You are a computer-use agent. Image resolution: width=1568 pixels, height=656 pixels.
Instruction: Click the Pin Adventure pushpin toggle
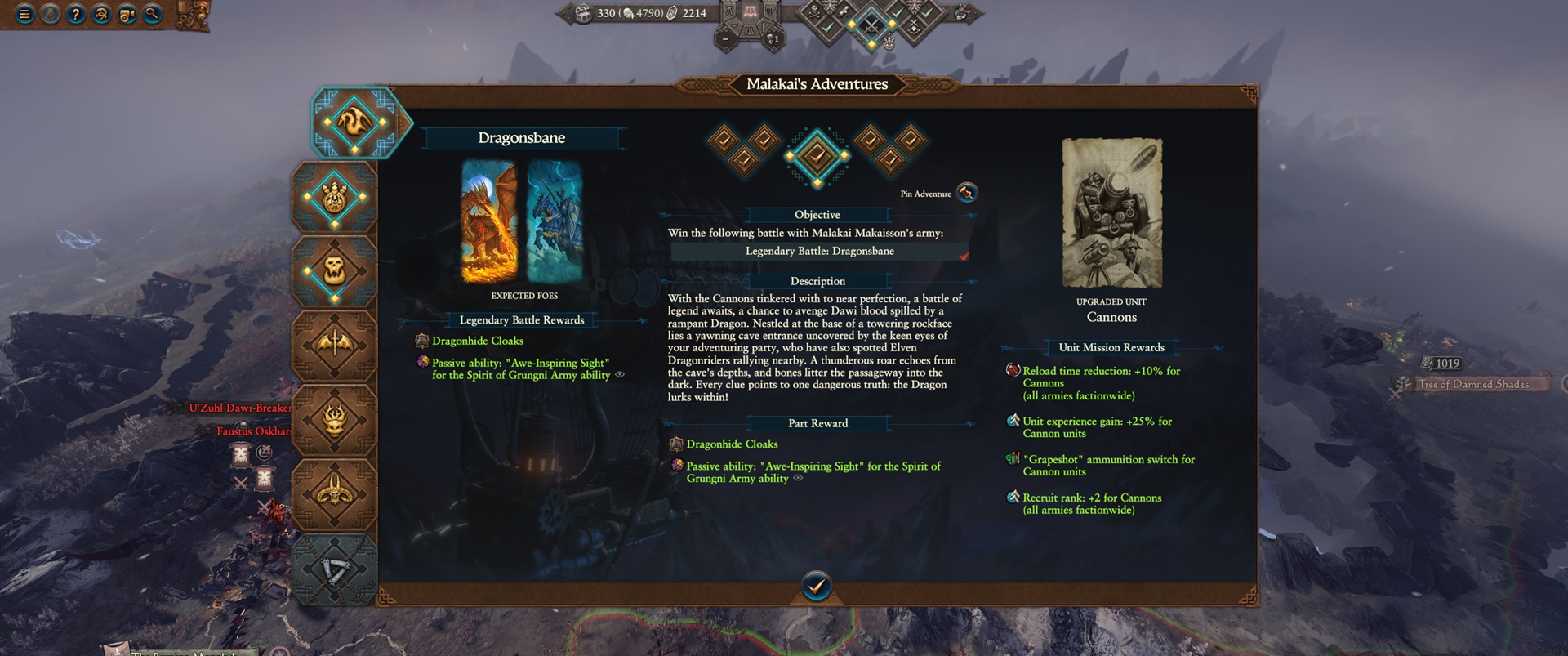pos(966,194)
